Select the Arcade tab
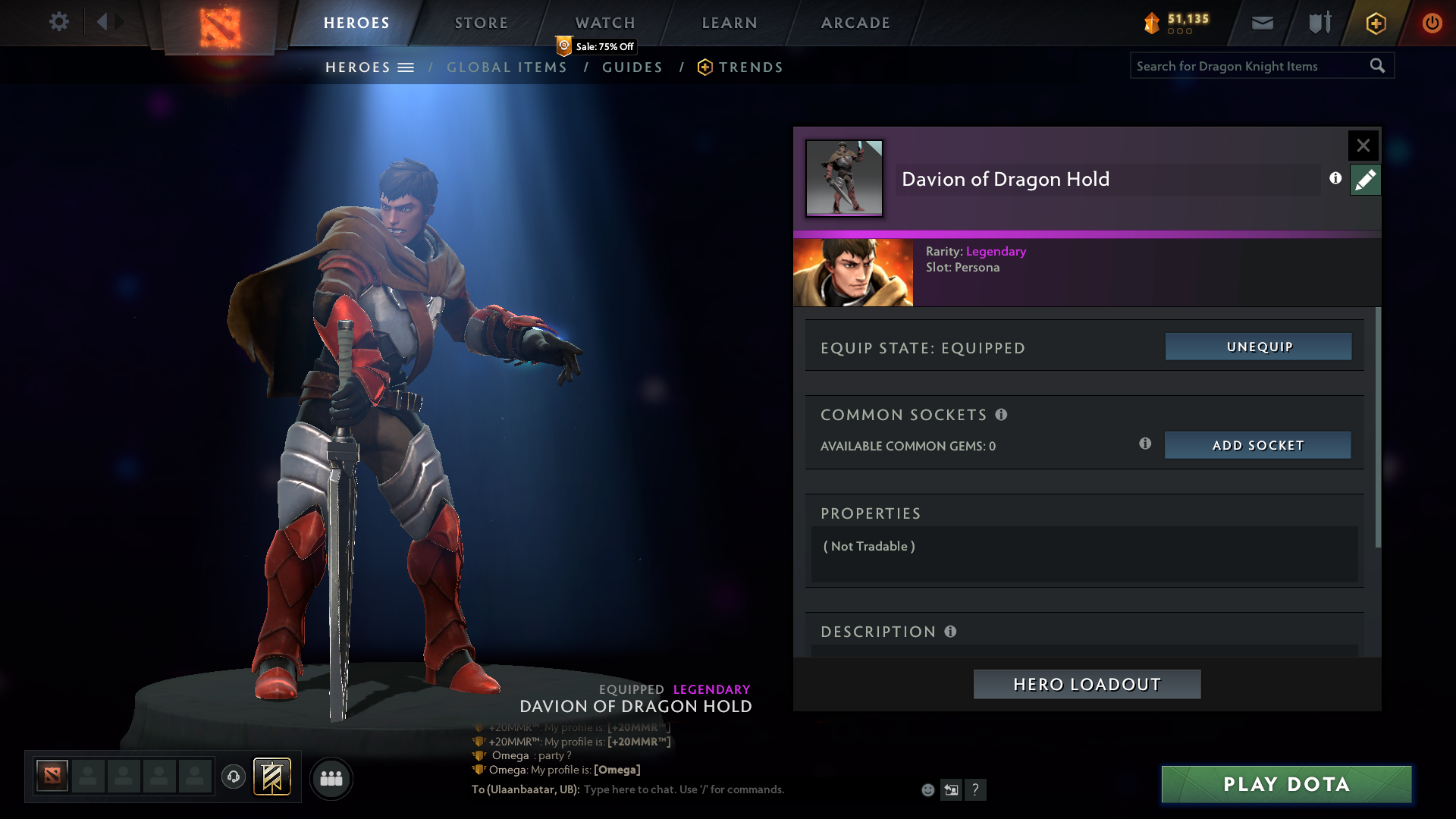Viewport: 1456px width, 819px height. pos(855,23)
